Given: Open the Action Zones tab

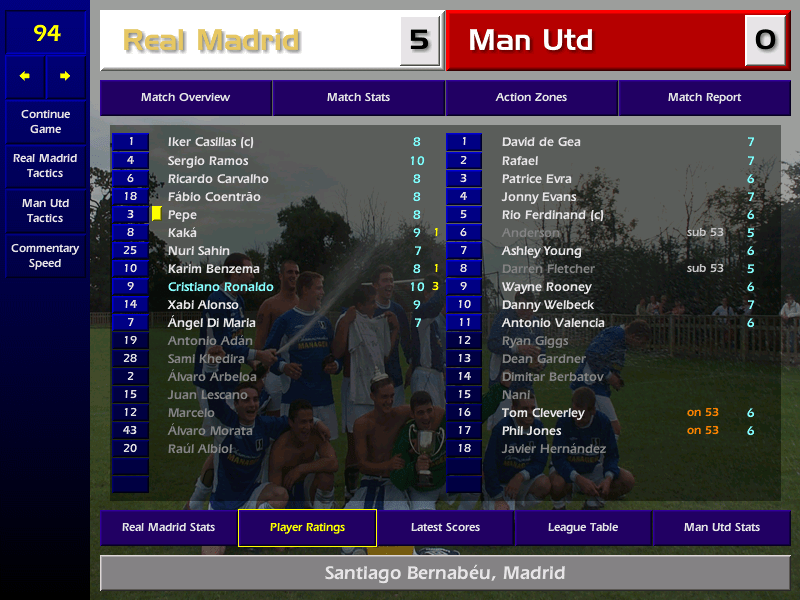Looking at the screenshot, I should point(531,98).
